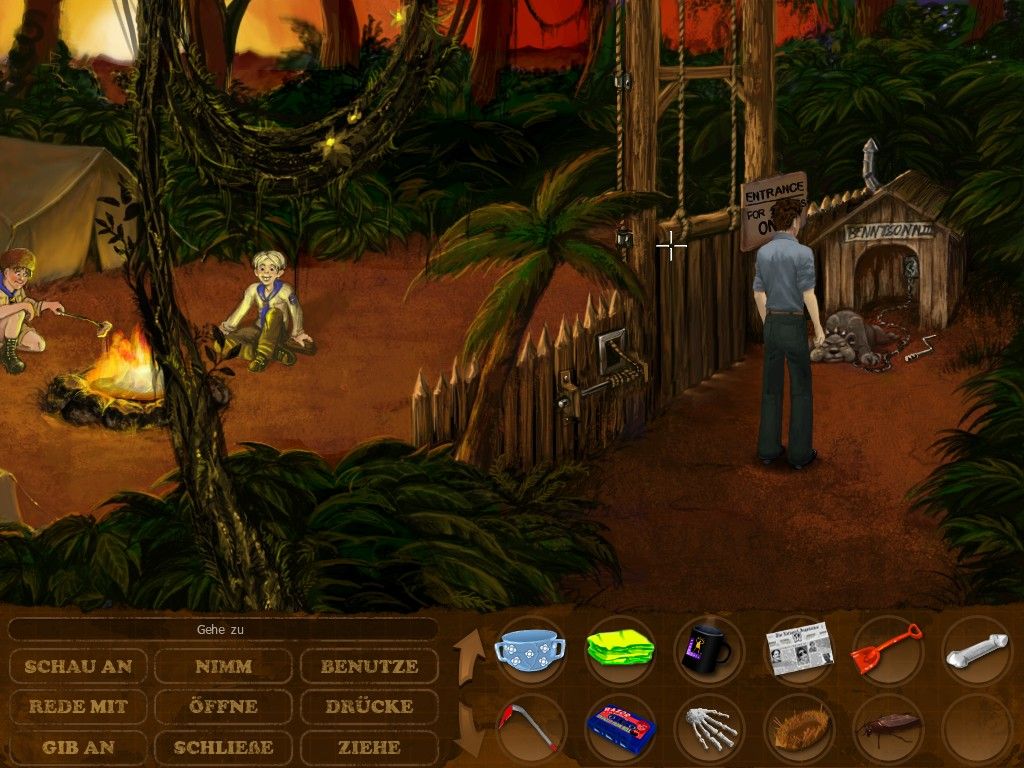The width and height of the screenshot is (1024, 768).
Task: Select the SCHLIEßE verb button
Action: coord(223,747)
